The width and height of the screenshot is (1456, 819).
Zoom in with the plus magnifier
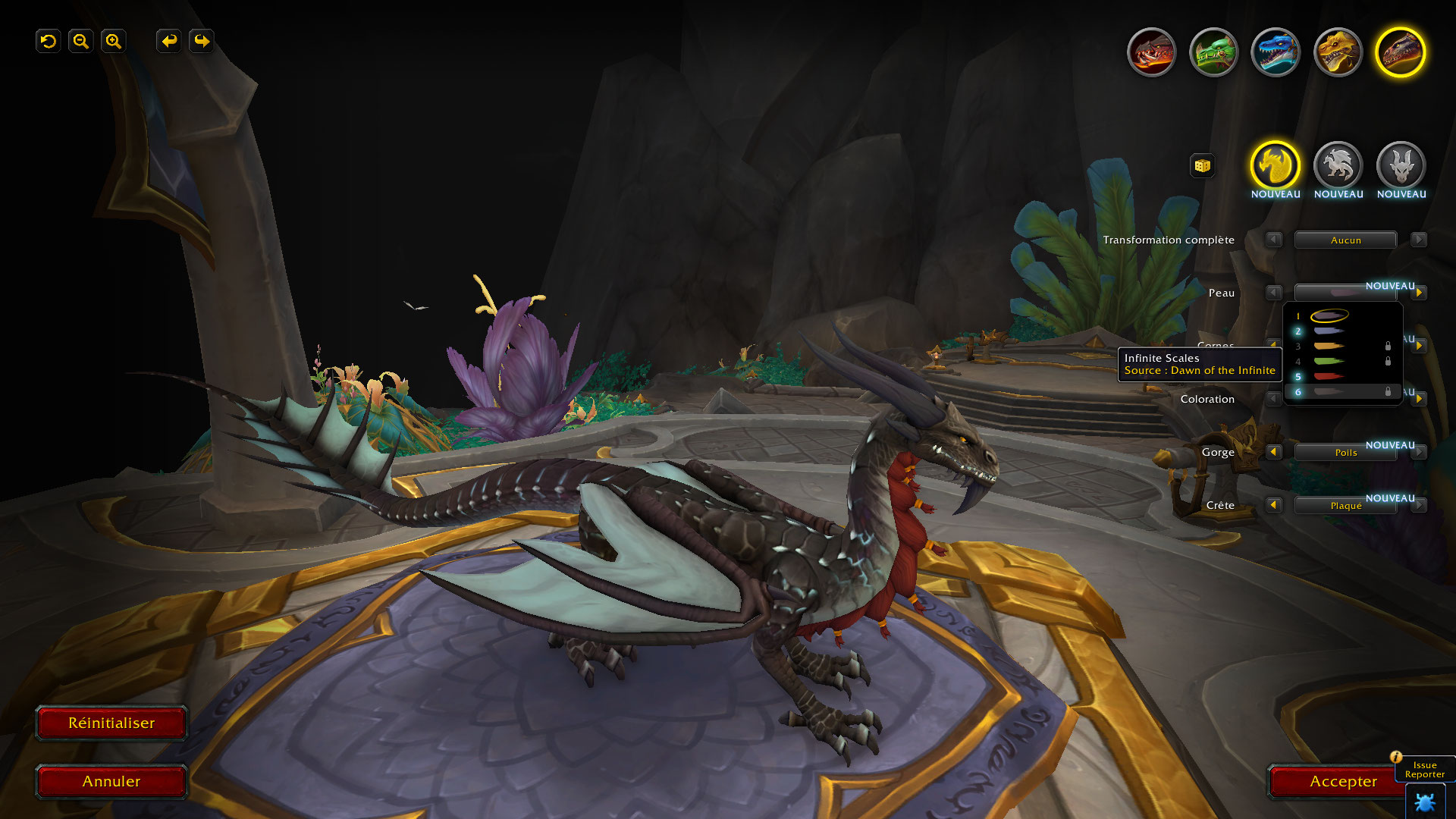click(113, 41)
